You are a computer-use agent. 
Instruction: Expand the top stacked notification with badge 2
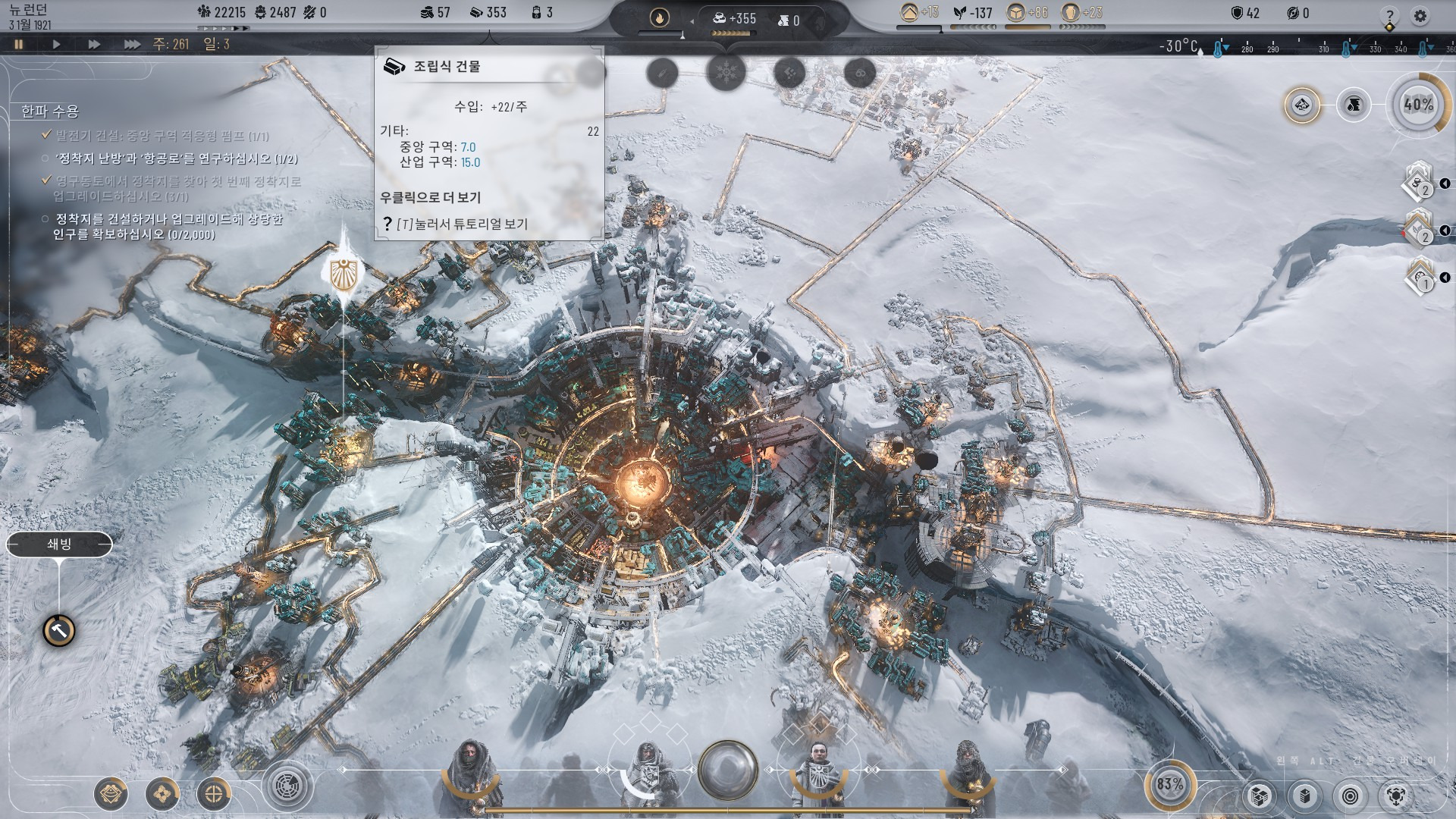pos(1420,184)
